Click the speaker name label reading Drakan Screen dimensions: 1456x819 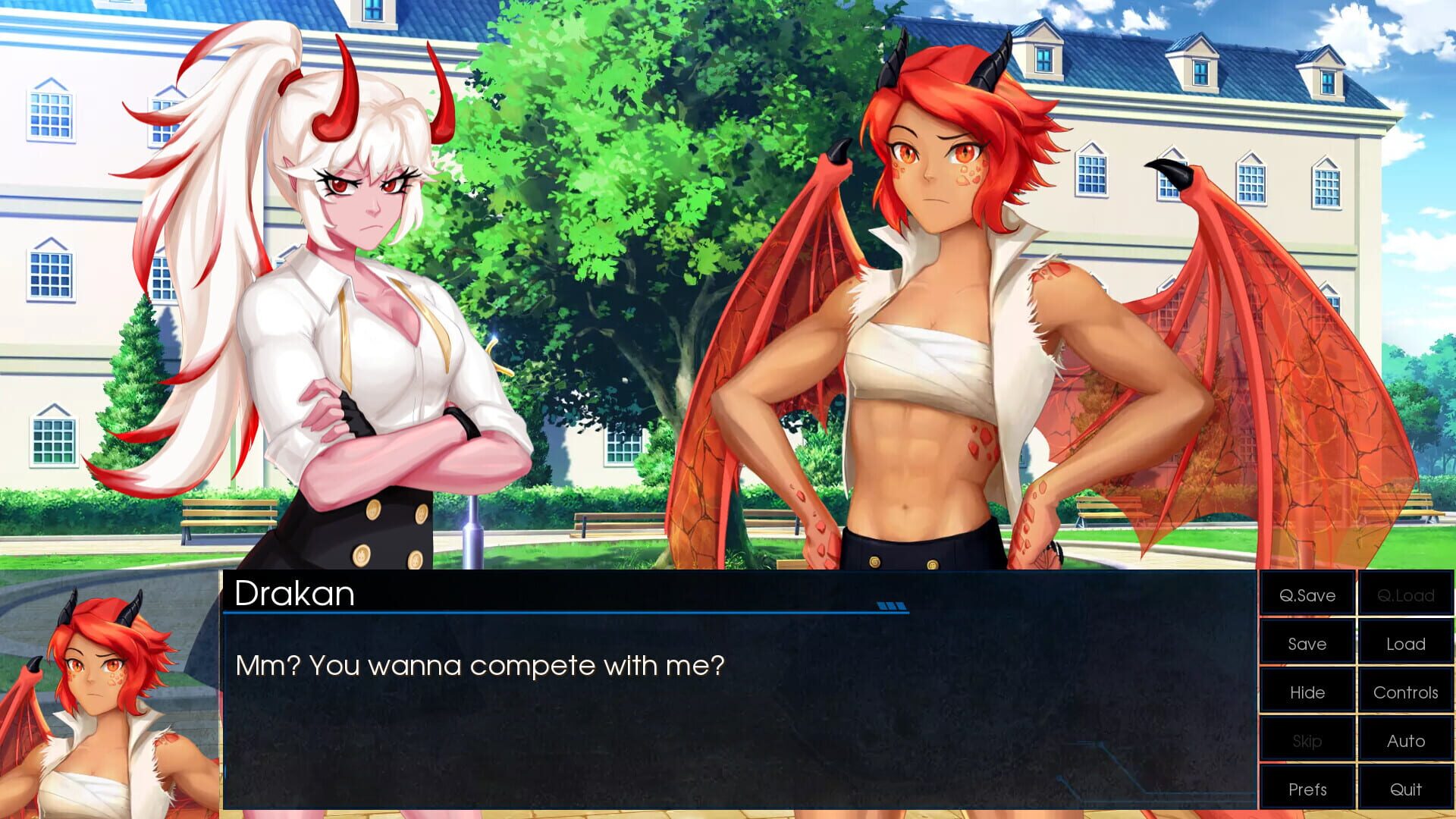294,595
